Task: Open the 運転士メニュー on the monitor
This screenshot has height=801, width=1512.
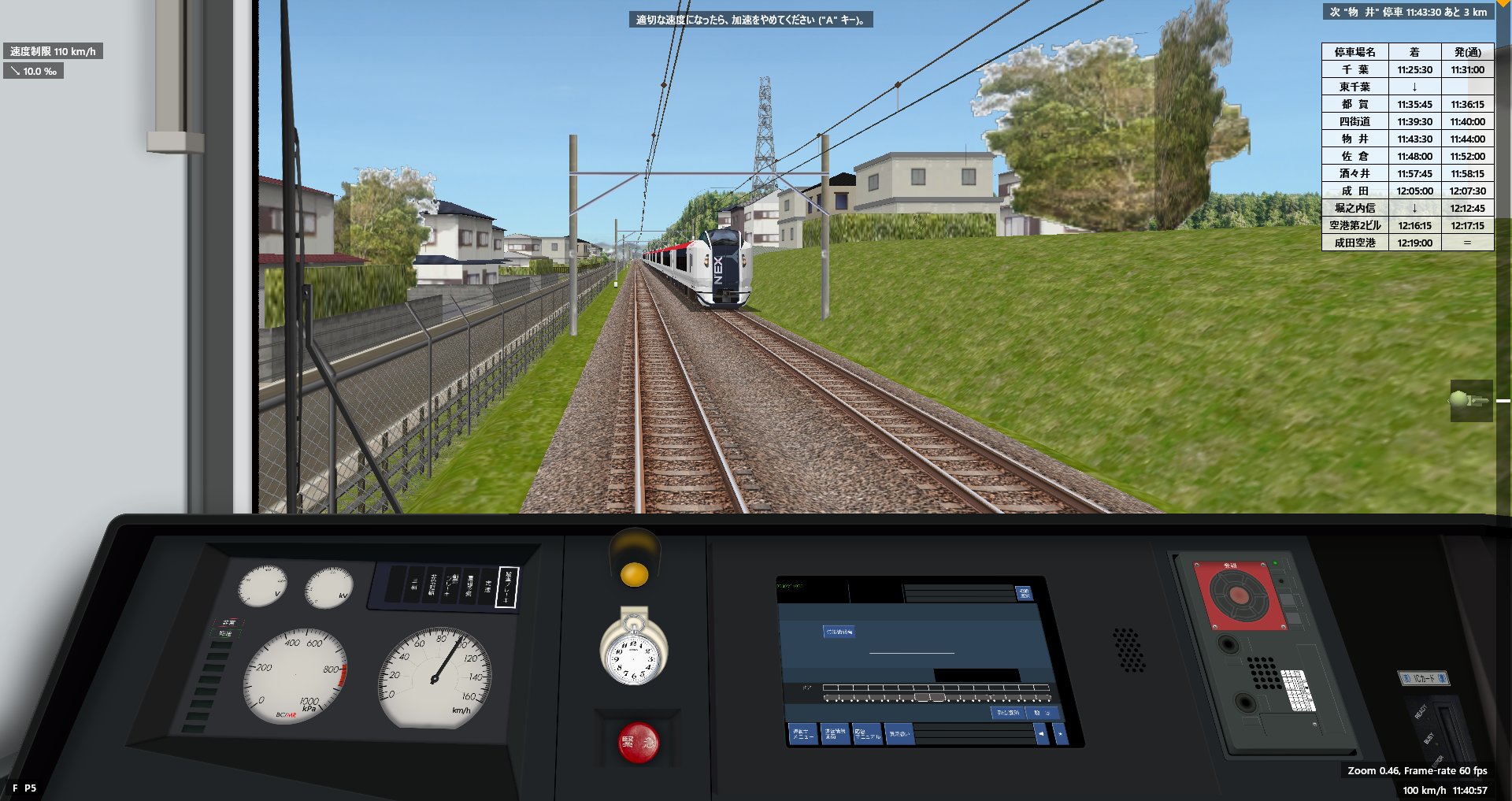Action: (803, 733)
